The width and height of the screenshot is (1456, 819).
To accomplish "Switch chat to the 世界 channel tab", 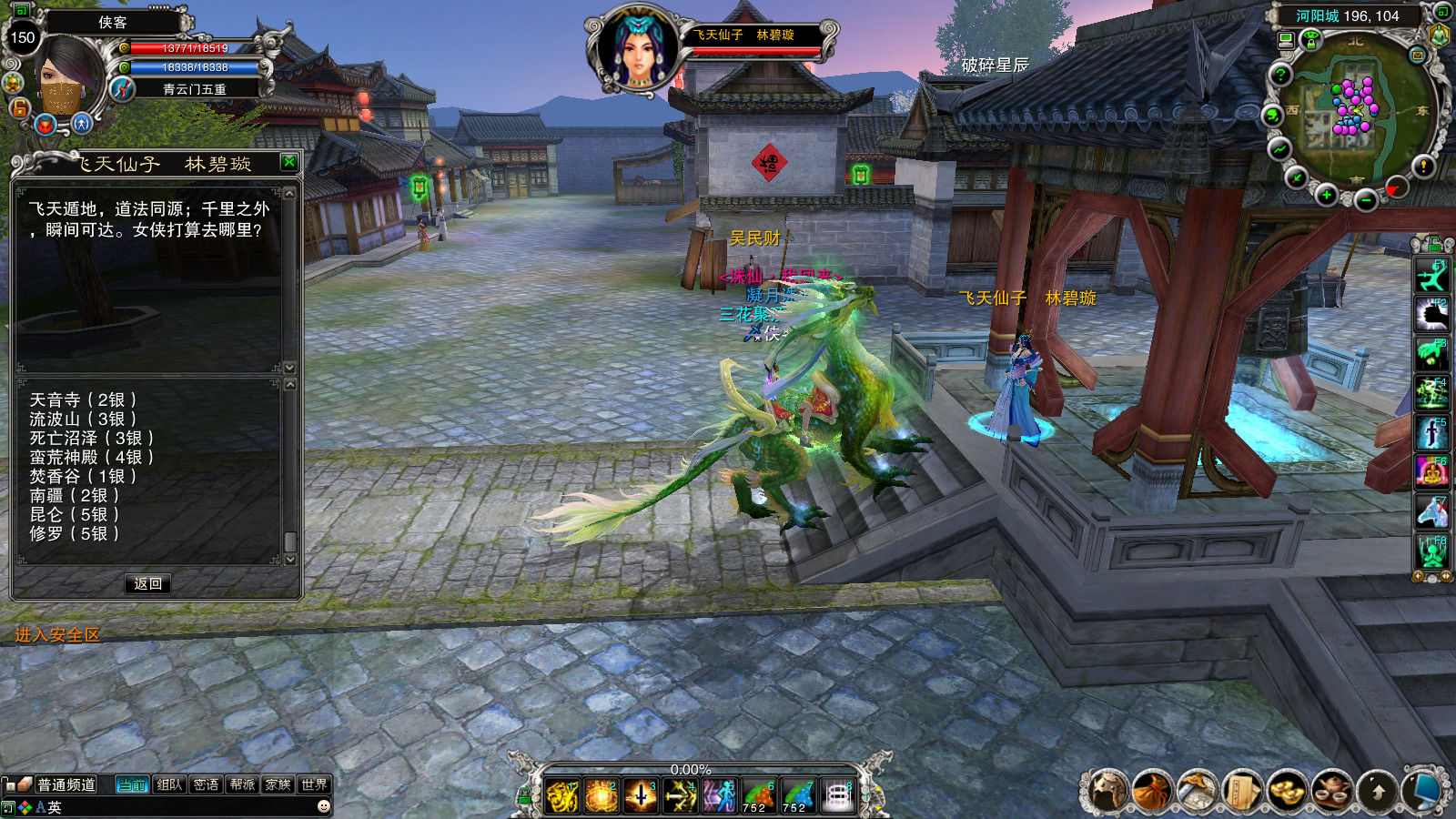I will tap(314, 784).
